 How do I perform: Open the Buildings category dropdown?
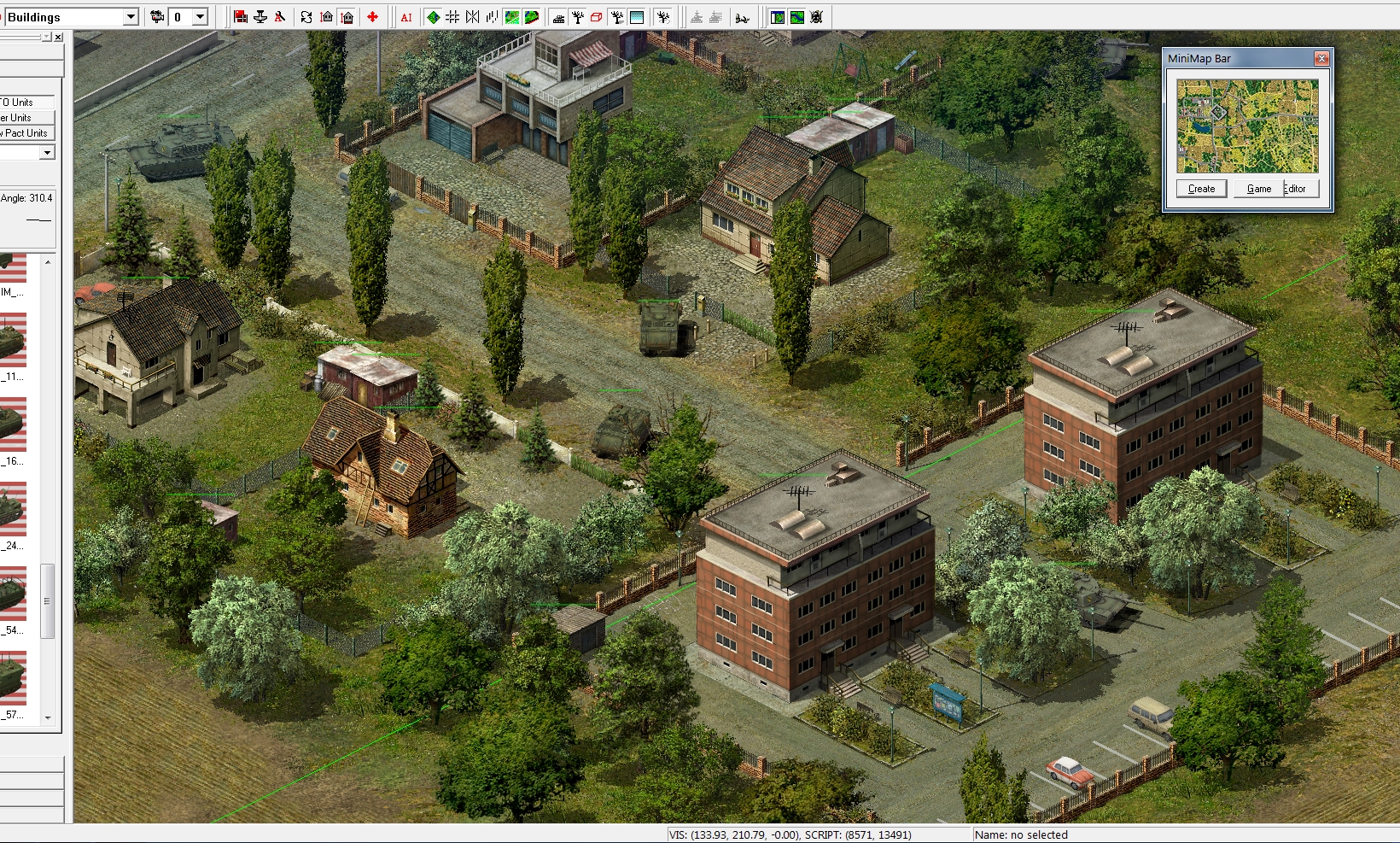coord(131,17)
